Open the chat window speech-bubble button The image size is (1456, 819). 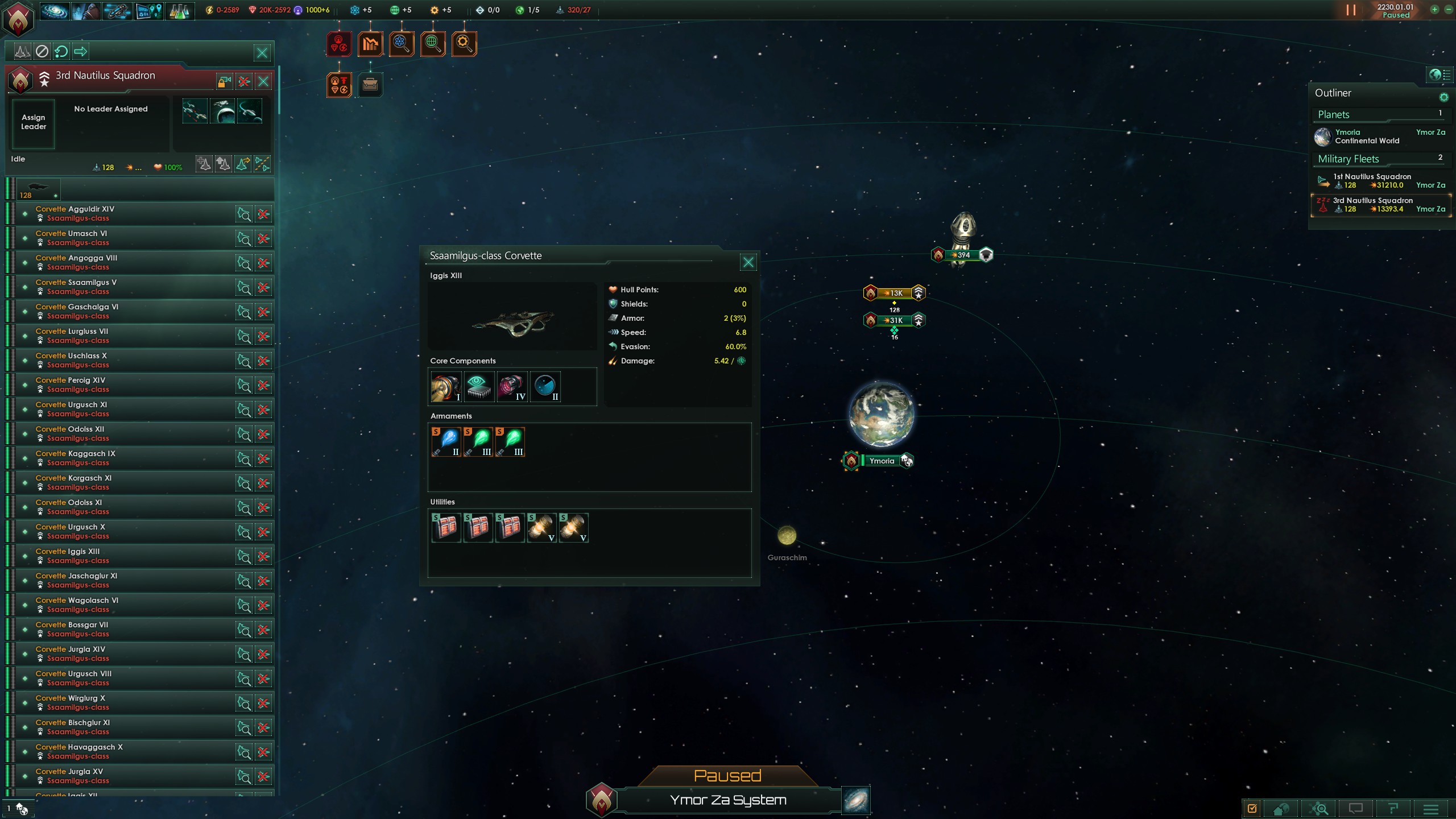click(x=1356, y=808)
